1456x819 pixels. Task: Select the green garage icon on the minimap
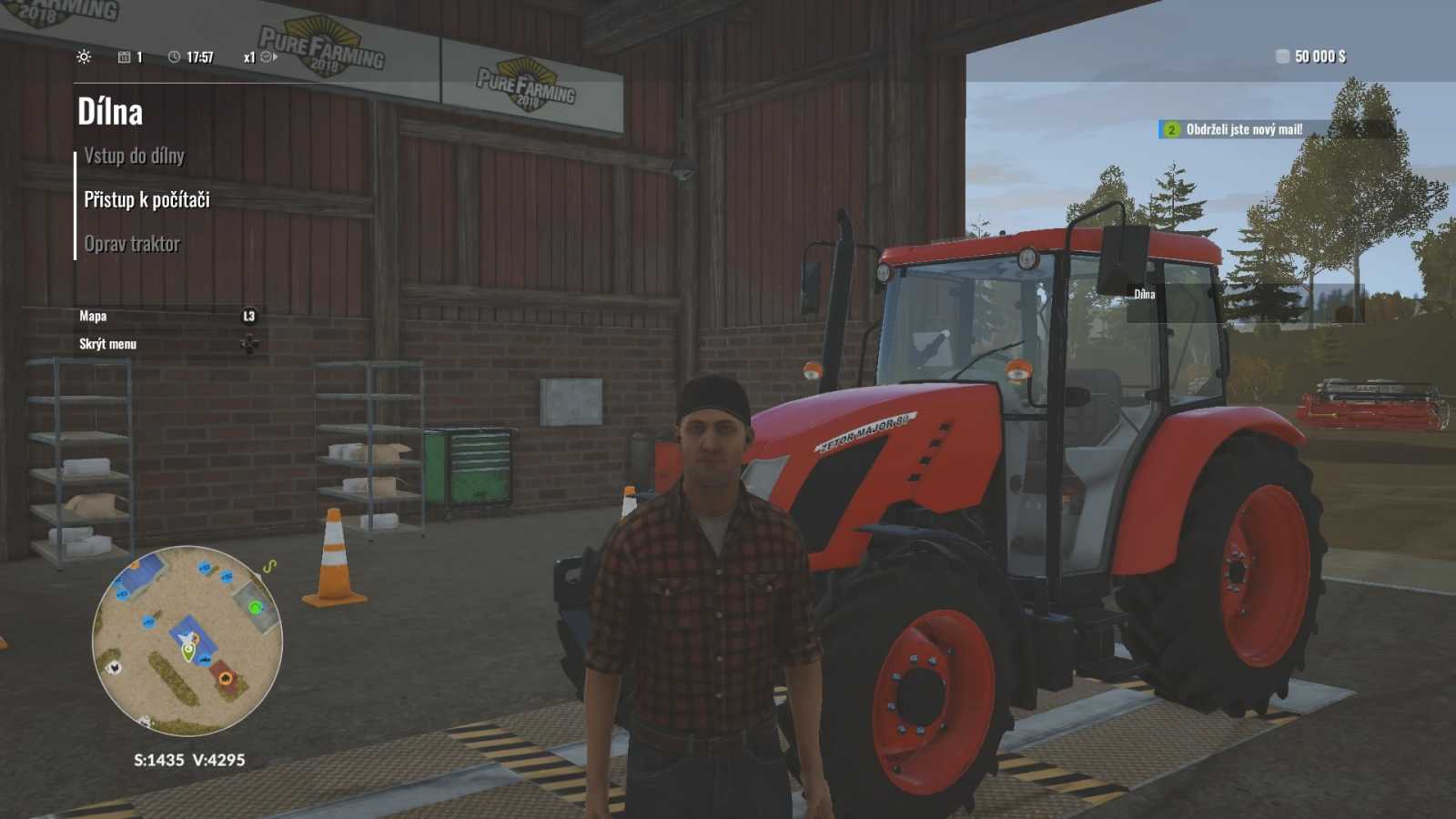pos(255,606)
